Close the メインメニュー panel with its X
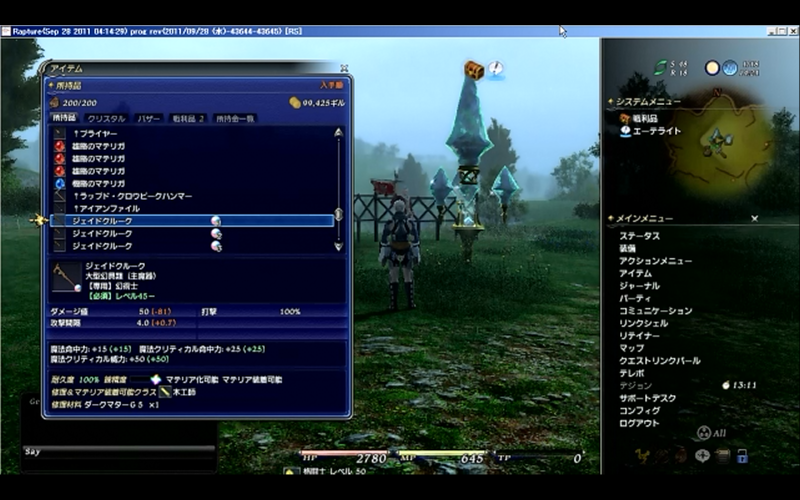Image resolution: width=800 pixels, height=500 pixels. (x=755, y=218)
